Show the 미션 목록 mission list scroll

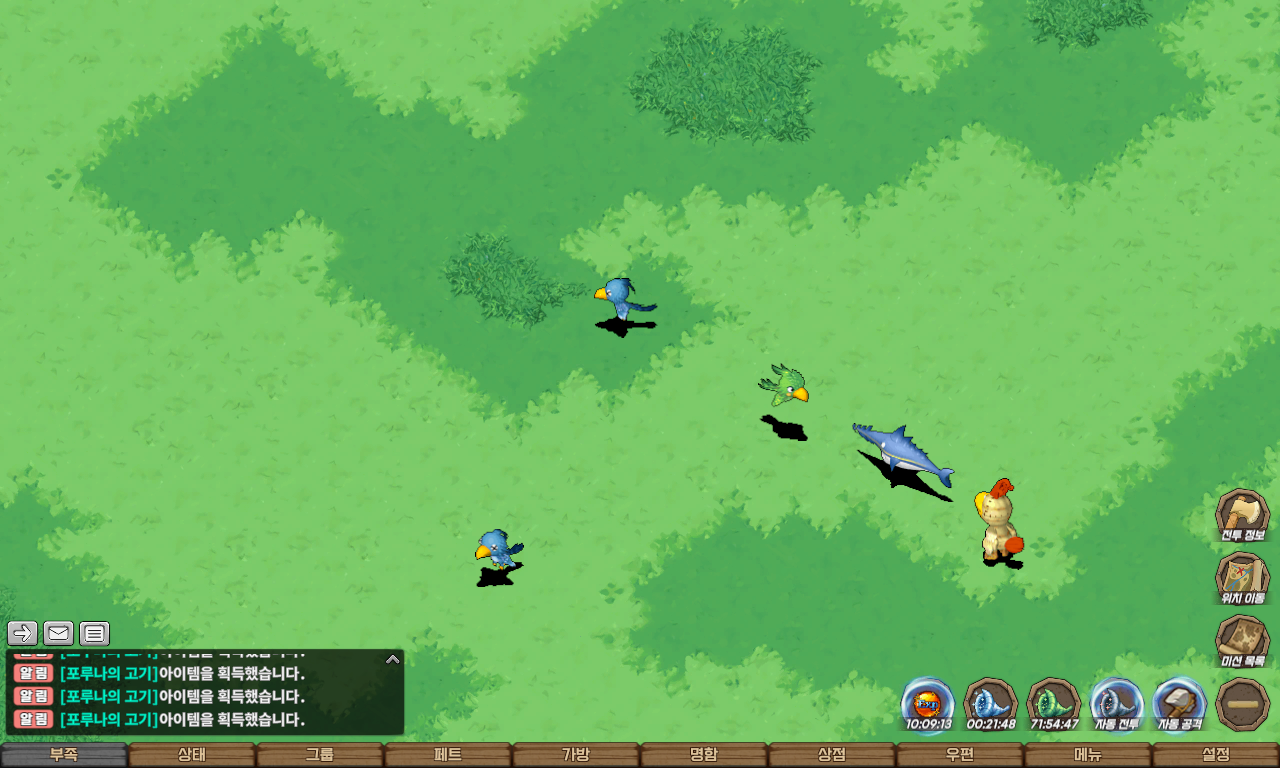click(x=1242, y=641)
